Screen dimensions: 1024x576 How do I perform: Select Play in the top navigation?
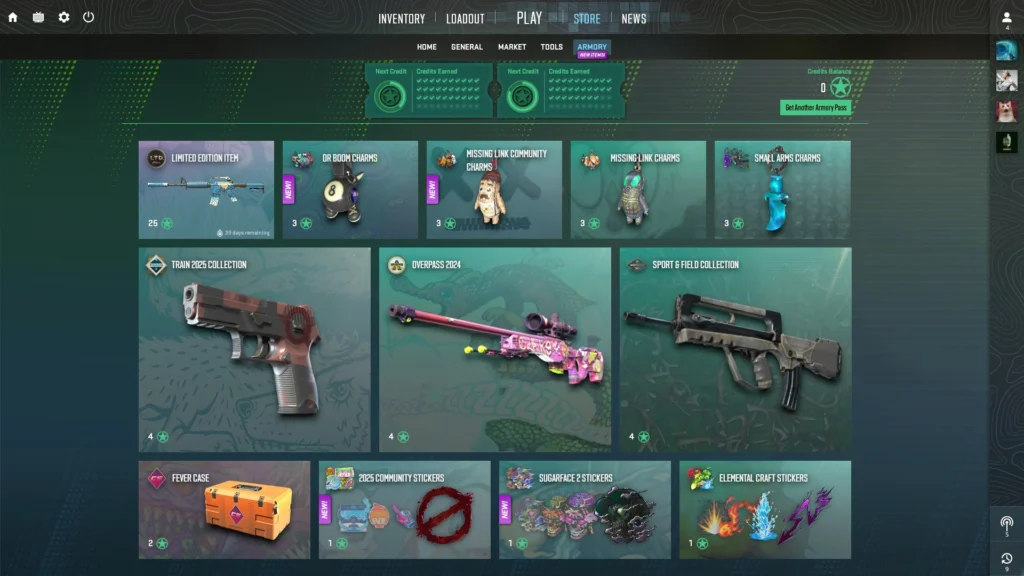(x=529, y=18)
